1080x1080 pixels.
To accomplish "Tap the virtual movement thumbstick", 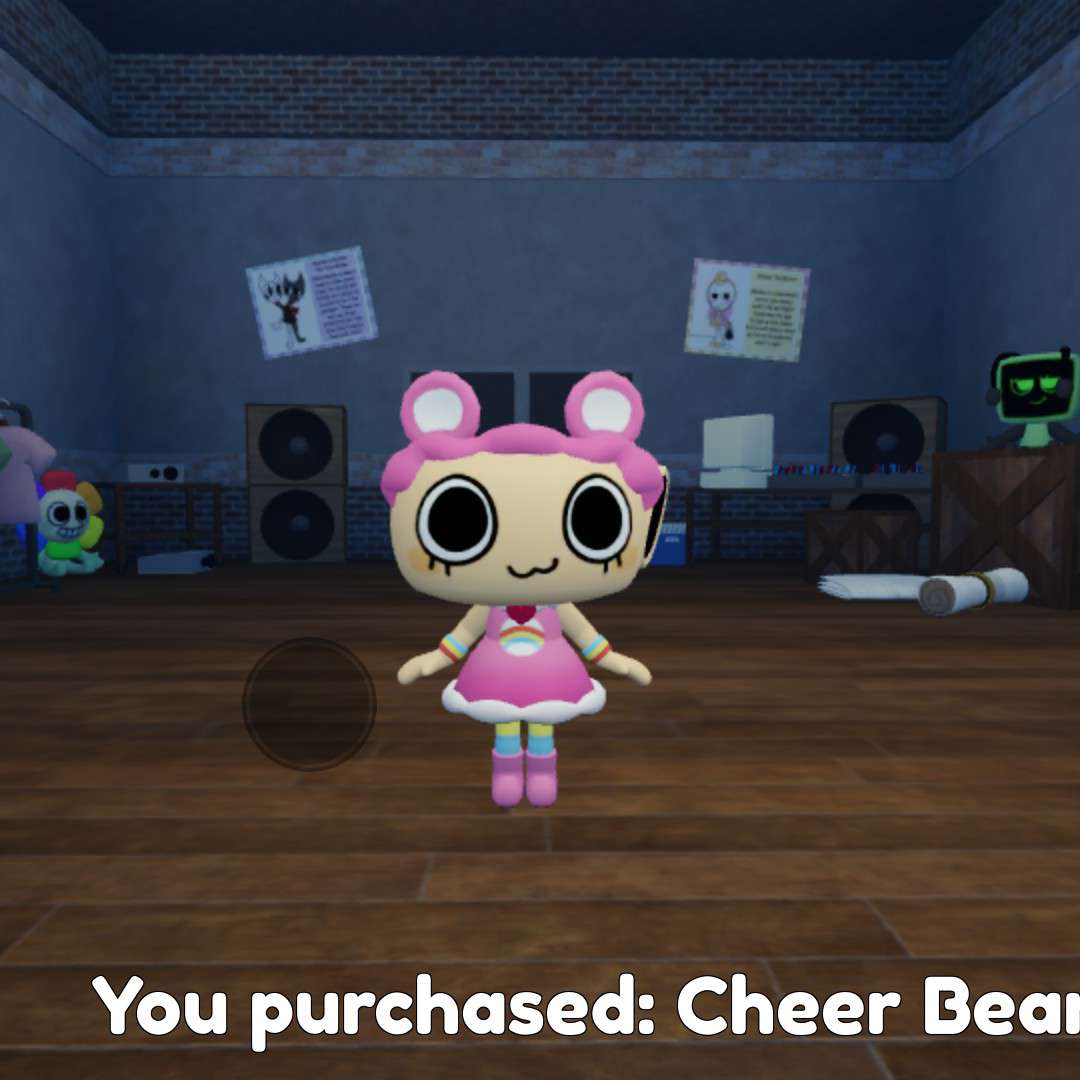I will [309, 704].
